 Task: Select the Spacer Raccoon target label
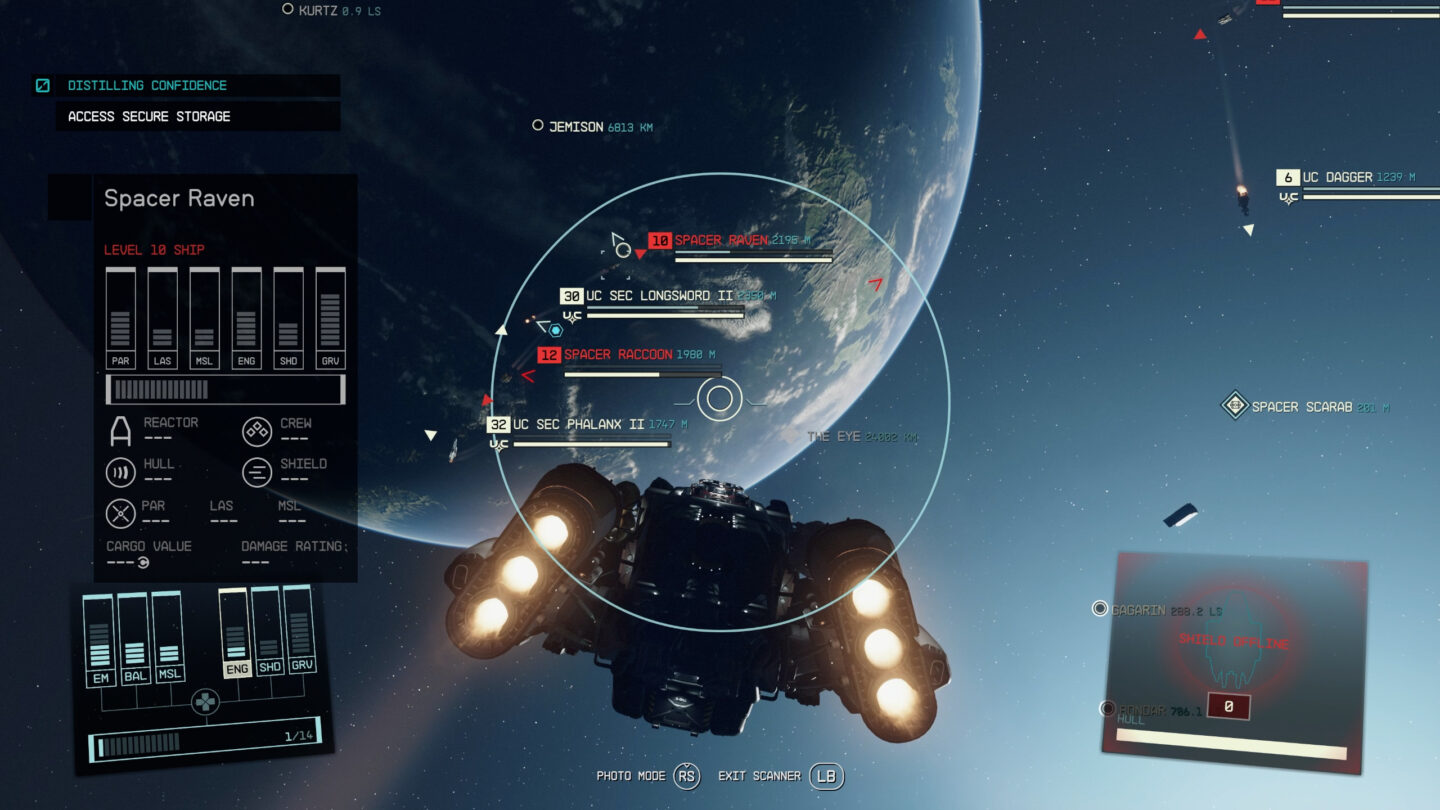click(x=618, y=355)
